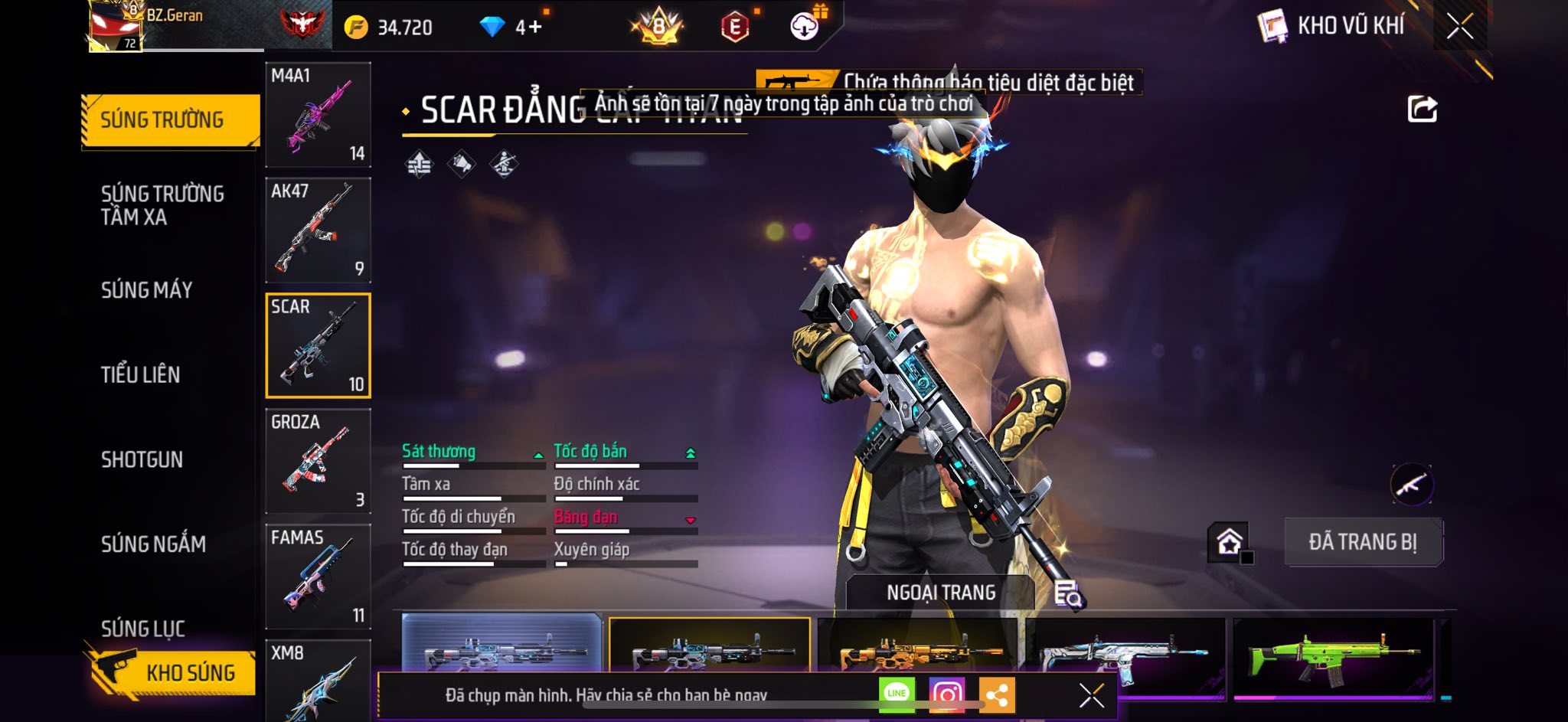Viewport: 1568px width, 722px height.
Task: Choose the AK47 weapon tile
Action: point(318,230)
